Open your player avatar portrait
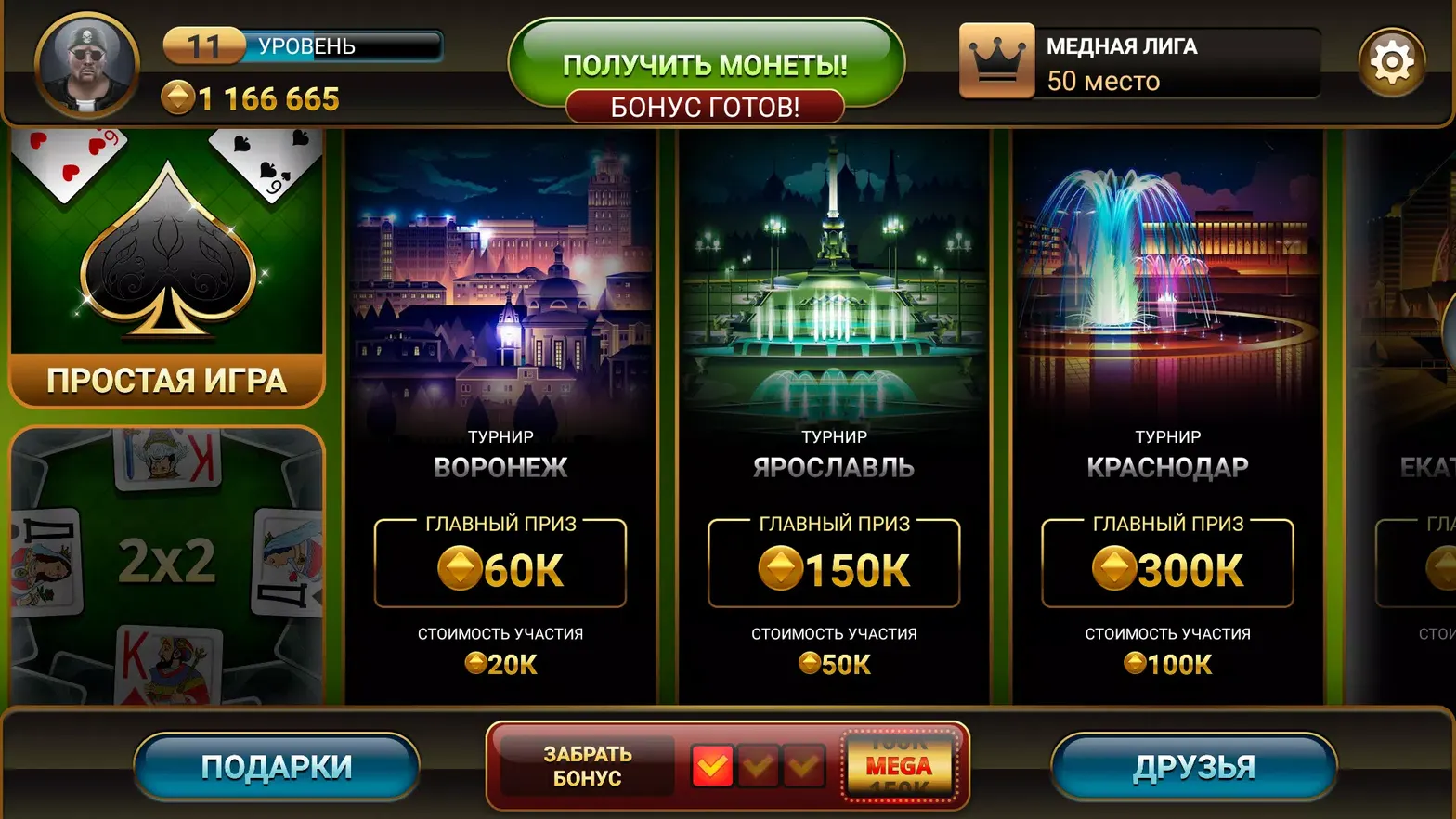Viewport: 1456px width, 819px height. [x=85, y=63]
